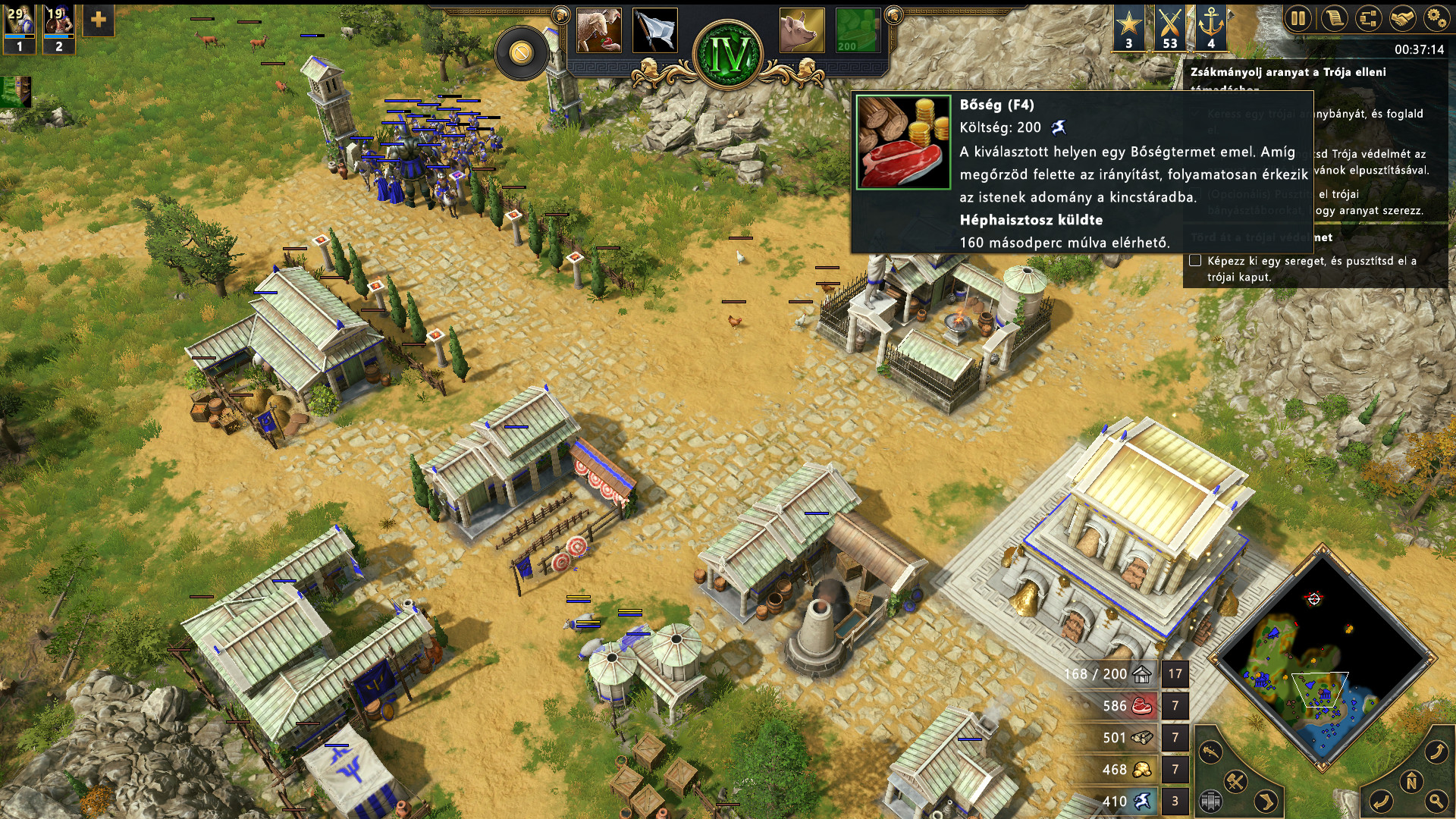Select control group 2 banner

tap(58, 29)
